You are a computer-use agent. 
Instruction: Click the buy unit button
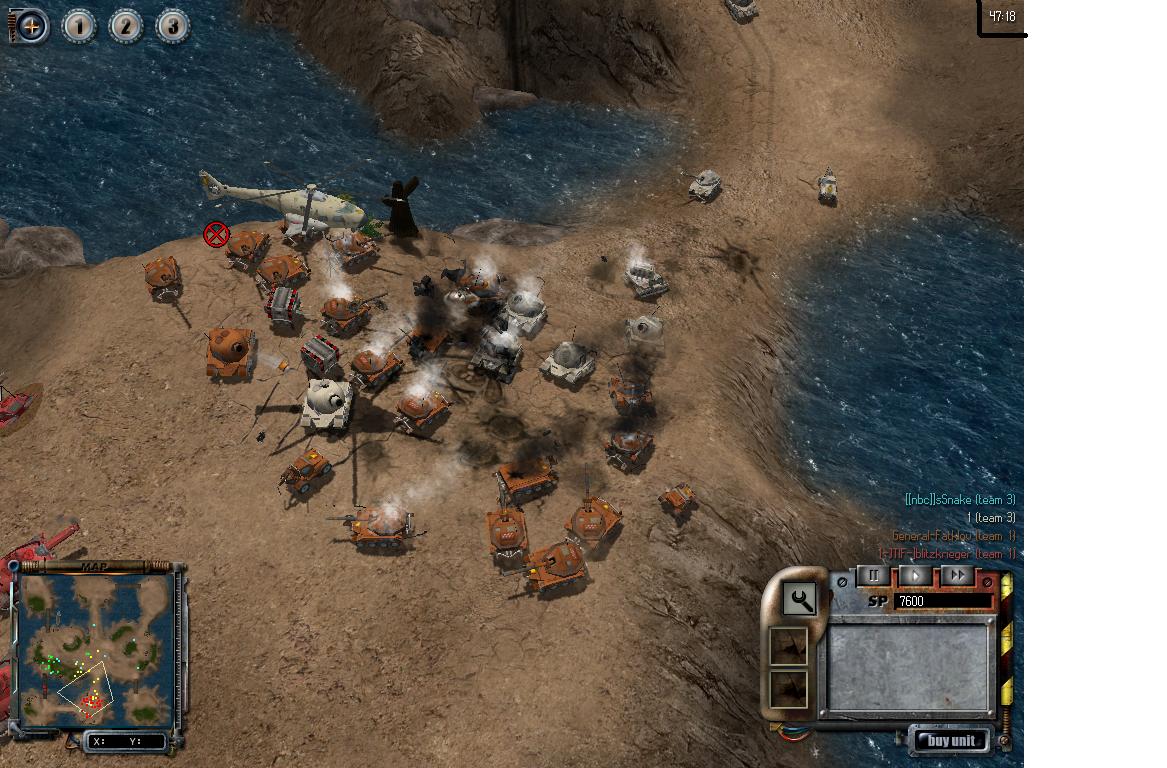point(951,741)
